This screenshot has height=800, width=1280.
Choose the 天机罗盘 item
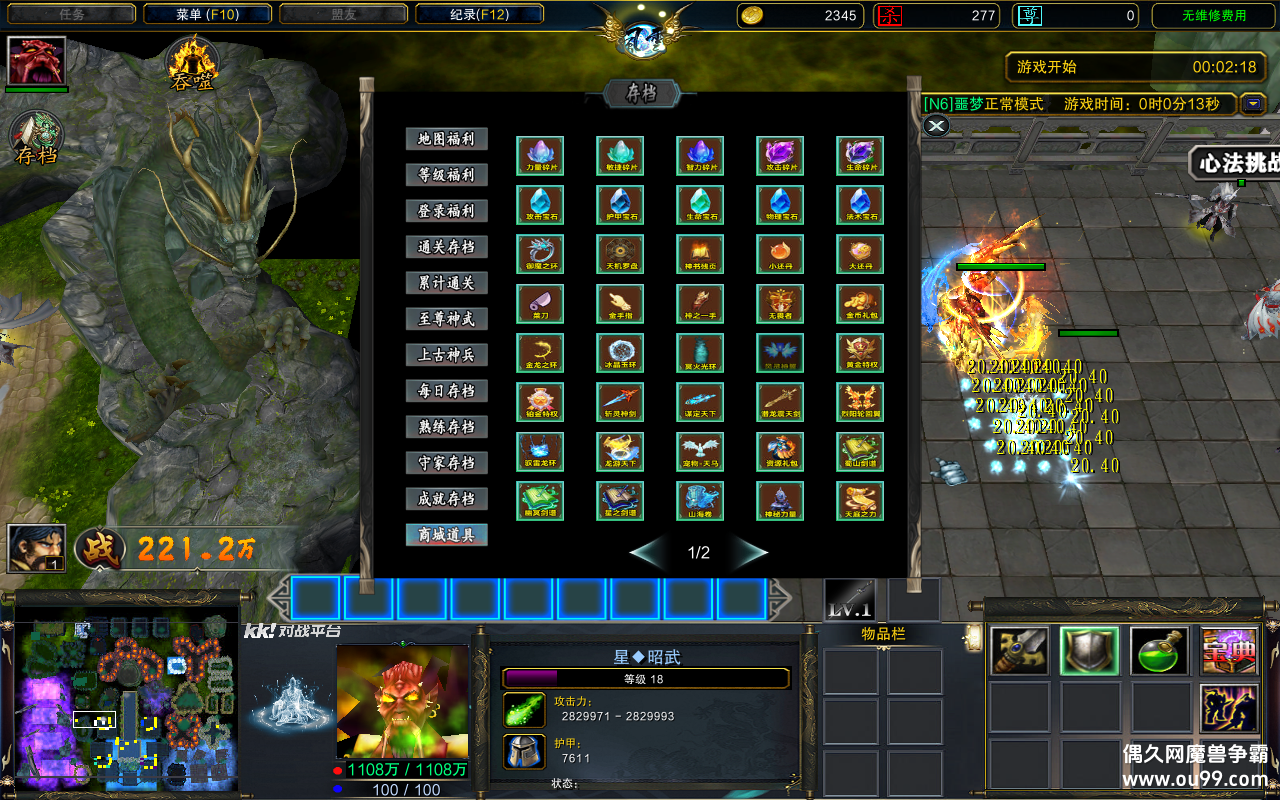tap(620, 253)
